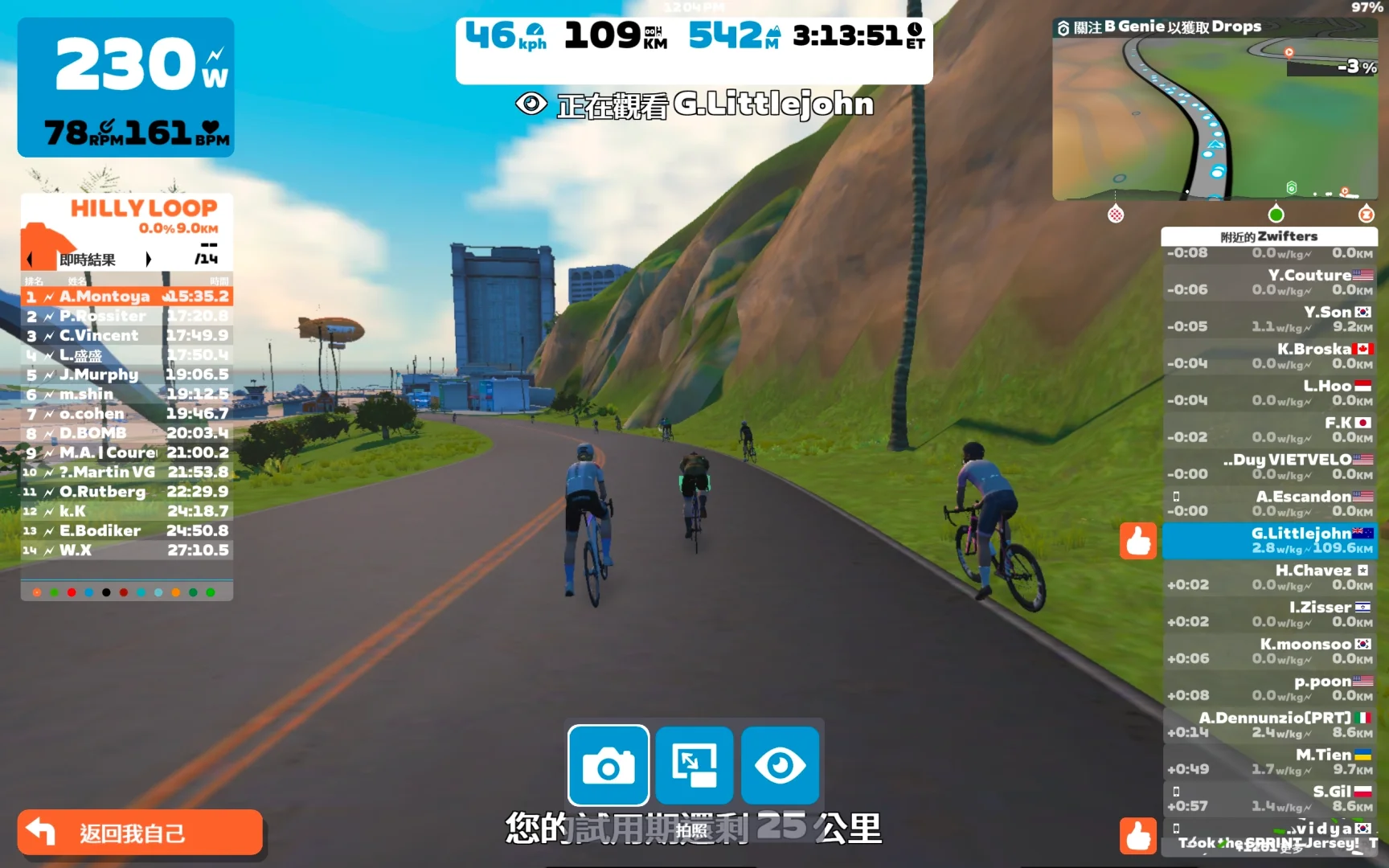
Task: Click thumbs-up beside the SPRINT Jersey message
Action: 1138,836
